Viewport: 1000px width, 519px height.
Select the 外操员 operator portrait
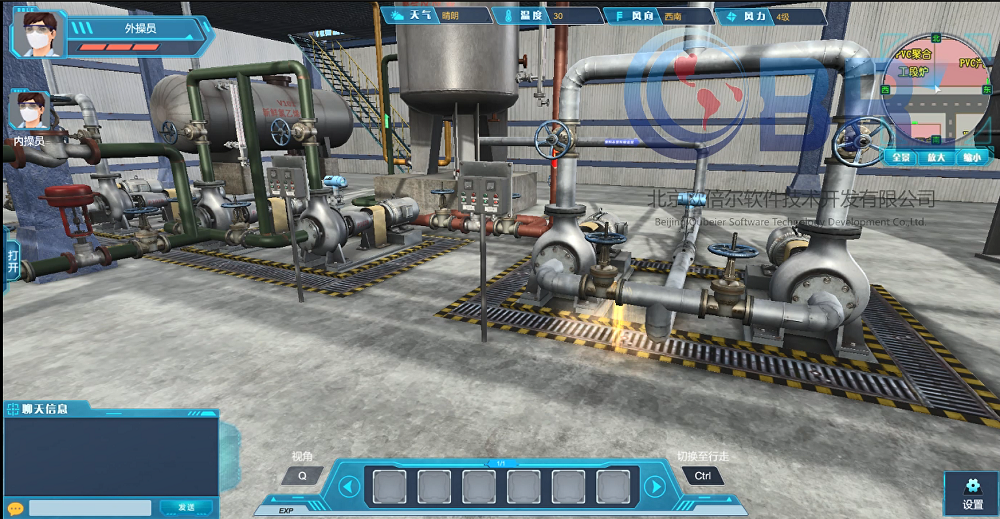38,34
